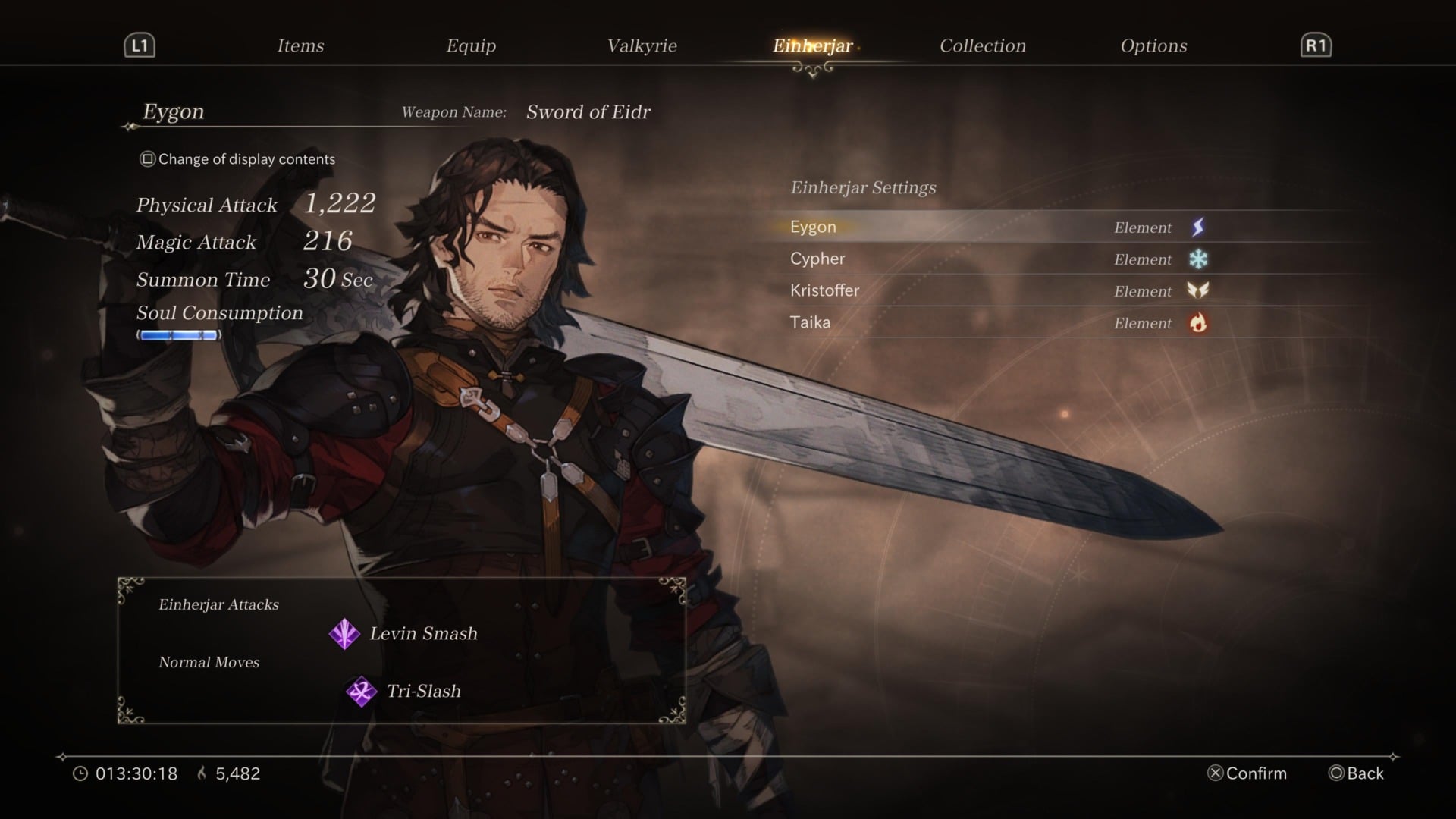Click Change of display contents

coord(237,158)
